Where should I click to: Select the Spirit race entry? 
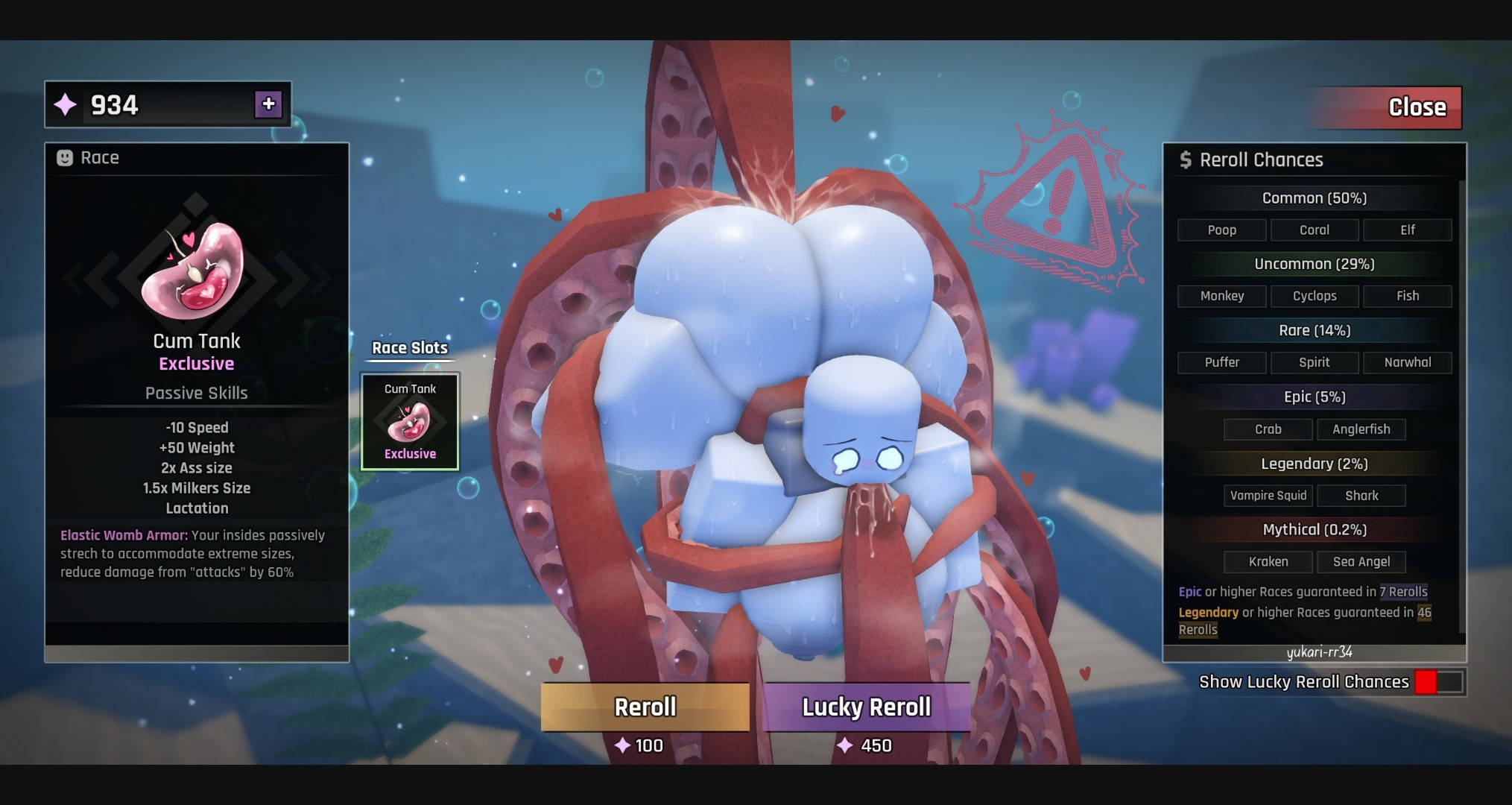pyautogui.click(x=1315, y=363)
